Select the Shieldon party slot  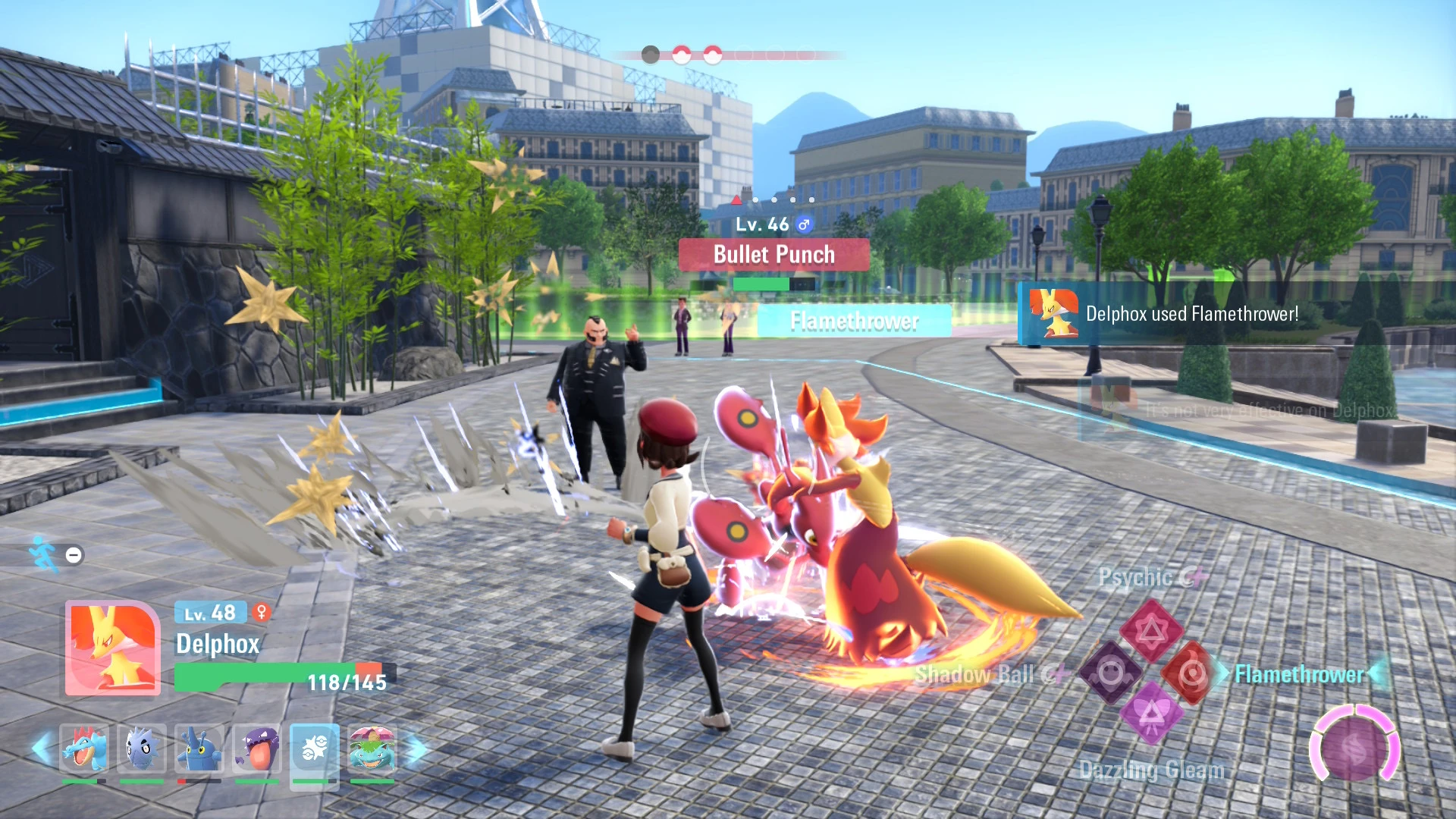coord(142,748)
